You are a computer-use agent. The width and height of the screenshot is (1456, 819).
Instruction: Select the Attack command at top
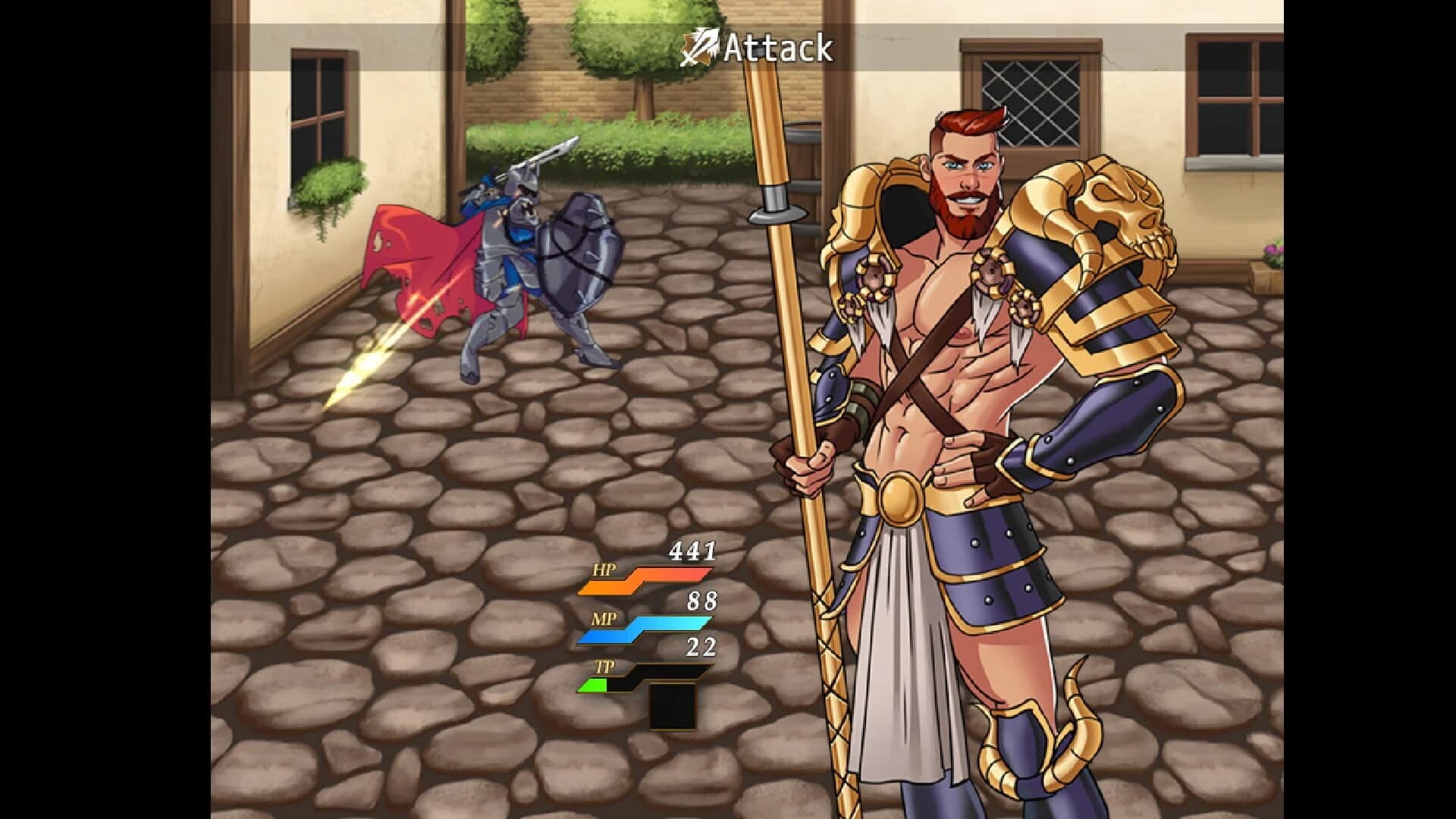777,47
